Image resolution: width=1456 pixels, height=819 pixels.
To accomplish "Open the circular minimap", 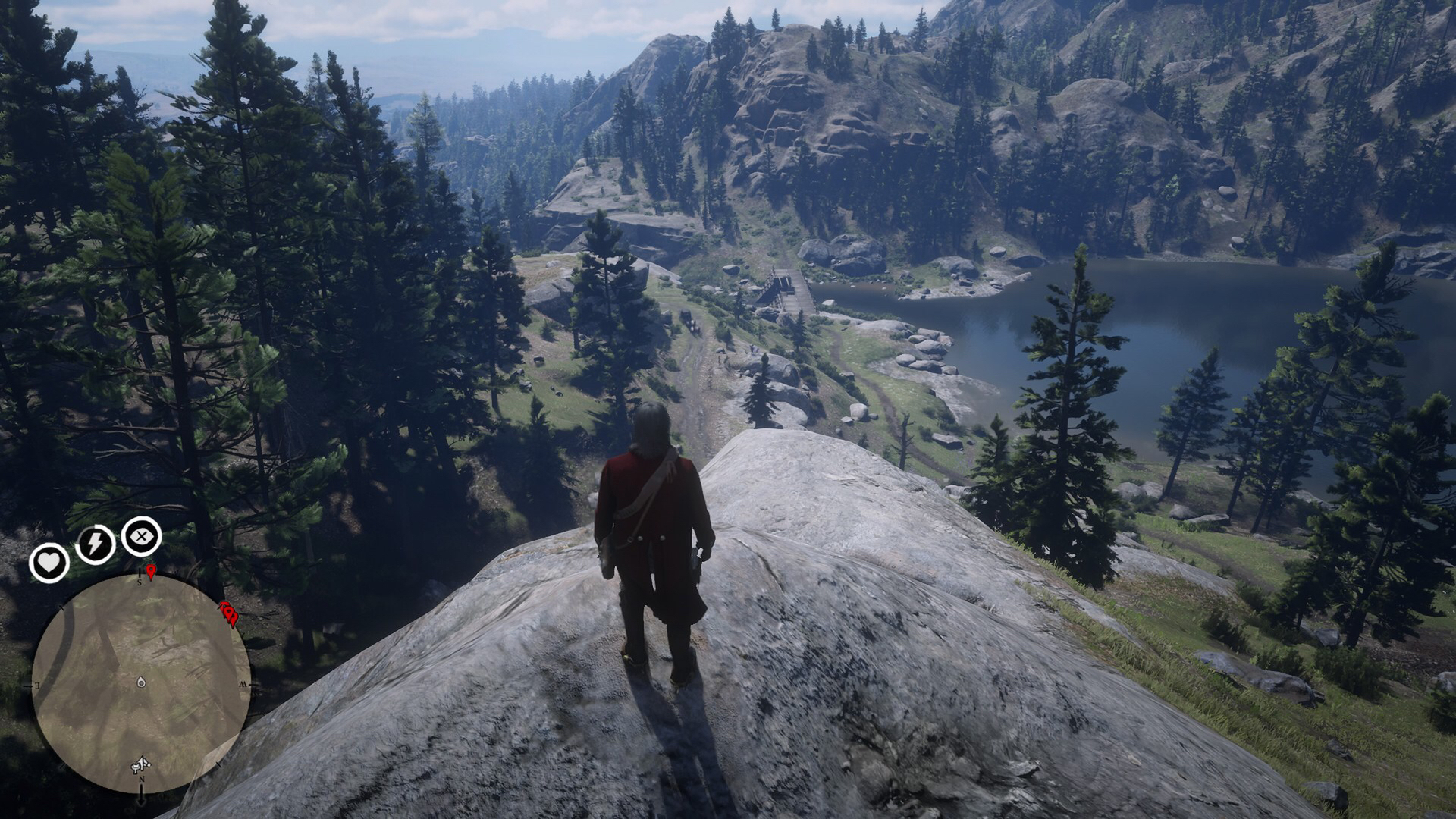I will pyautogui.click(x=141, y=682).
